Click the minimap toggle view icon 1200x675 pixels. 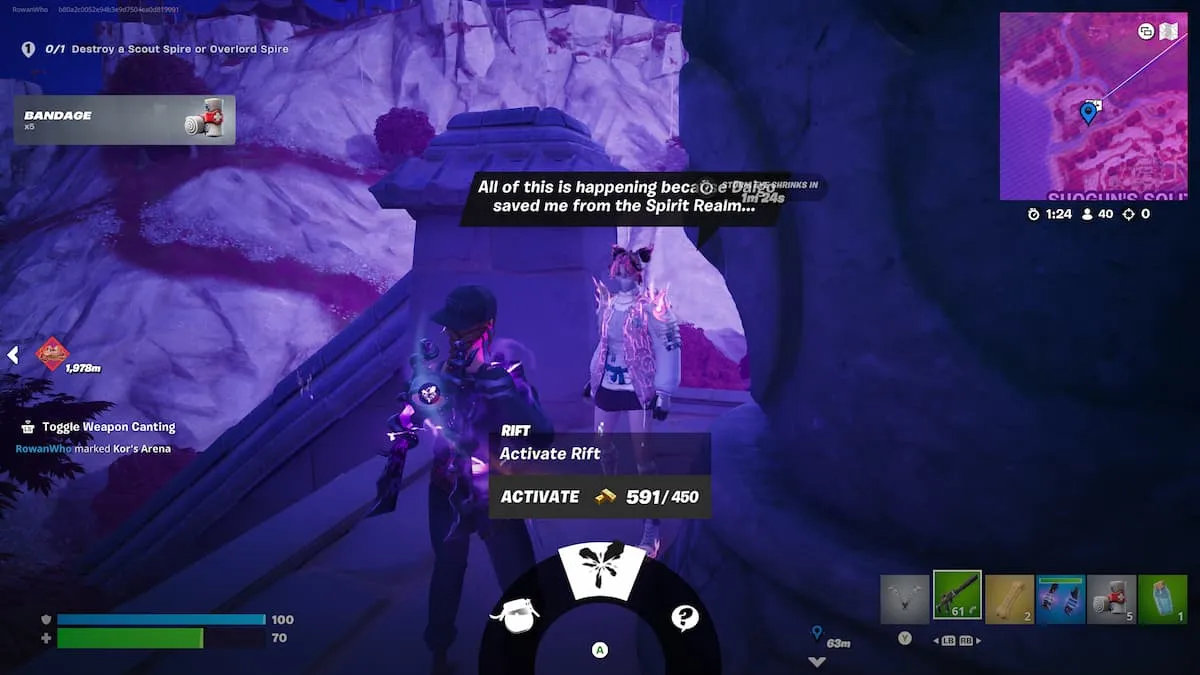tap(1146, 31)
